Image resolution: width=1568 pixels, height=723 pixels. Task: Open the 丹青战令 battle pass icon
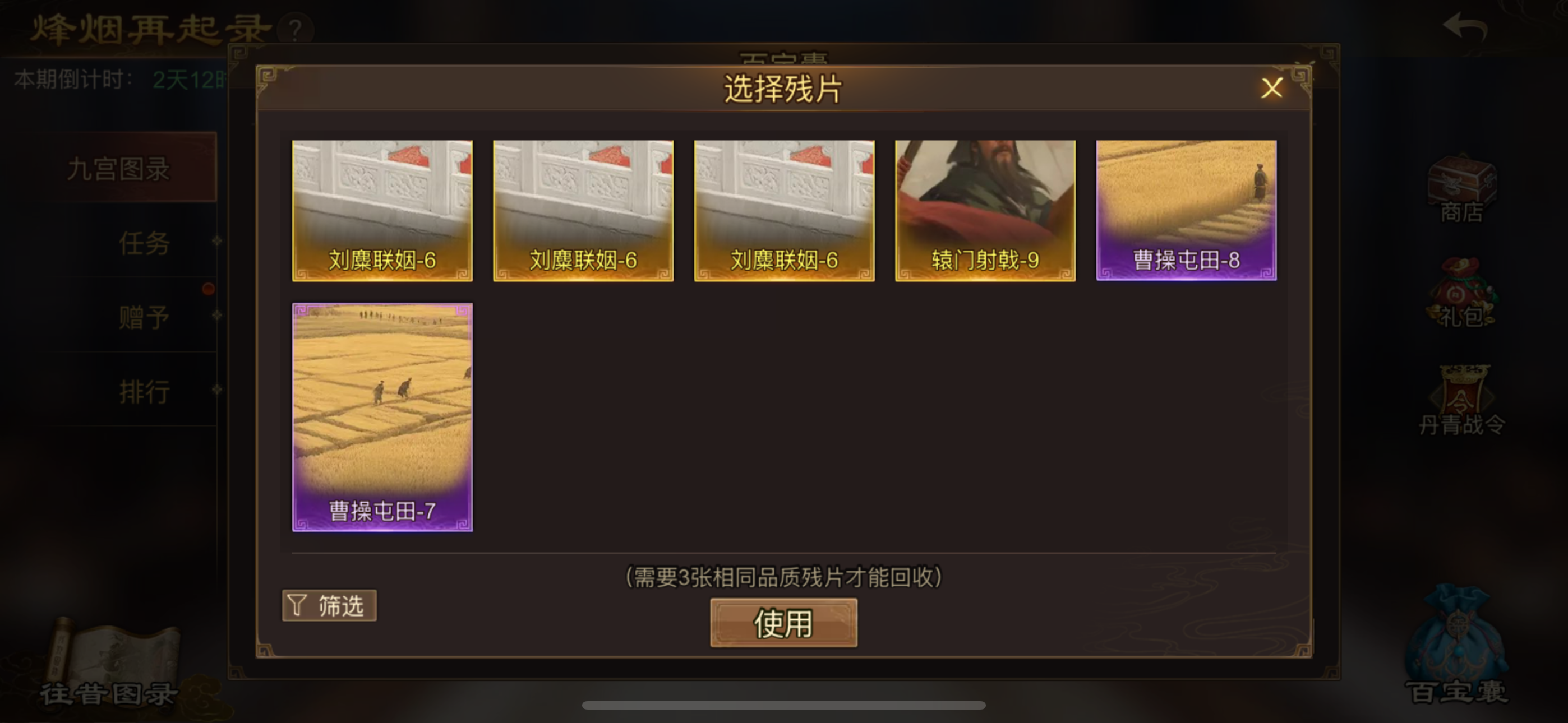pos(1460,402)
